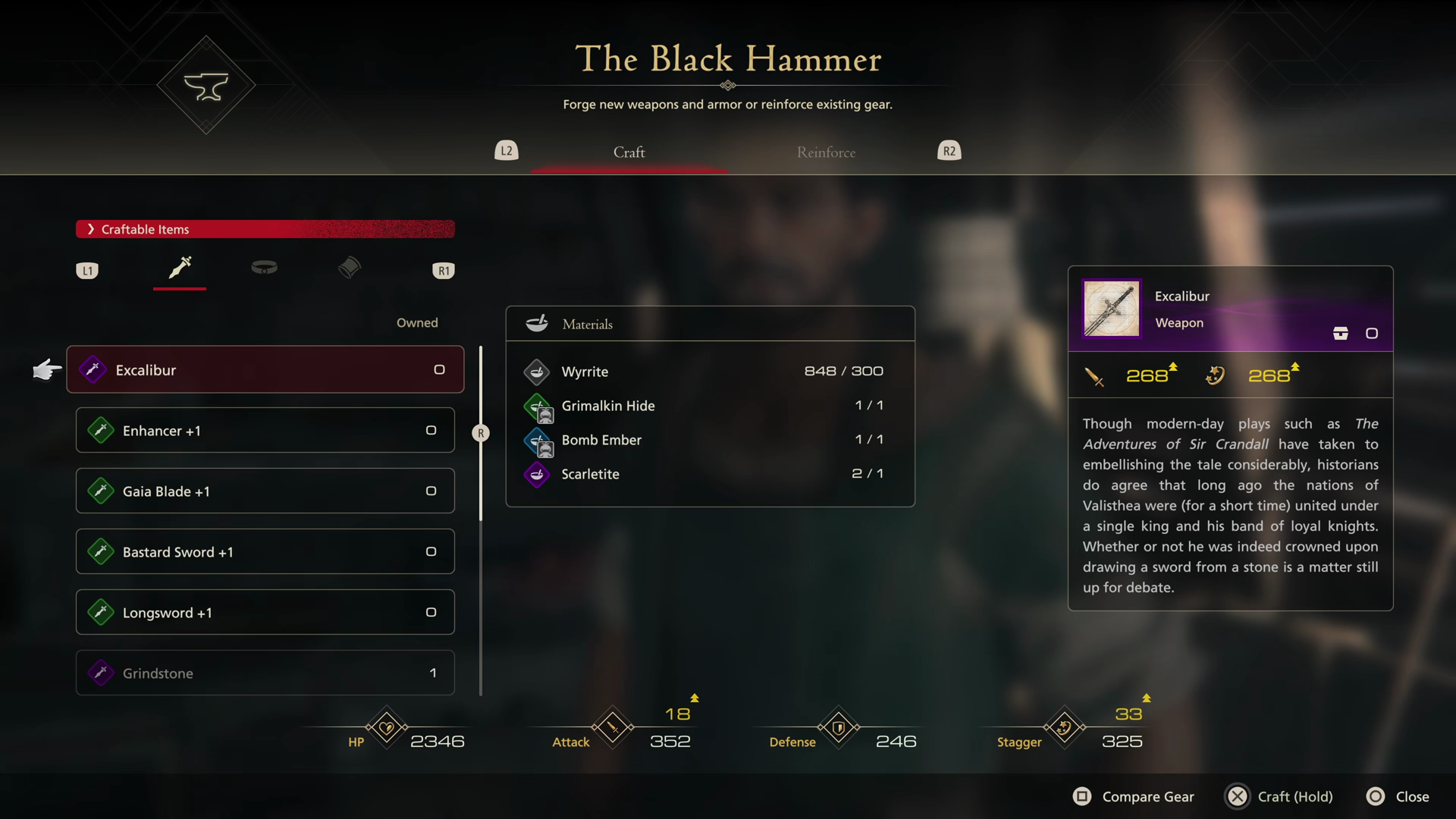Open Compare Gear
This screenshot has width=1456, height=819.
point(1134,796)
